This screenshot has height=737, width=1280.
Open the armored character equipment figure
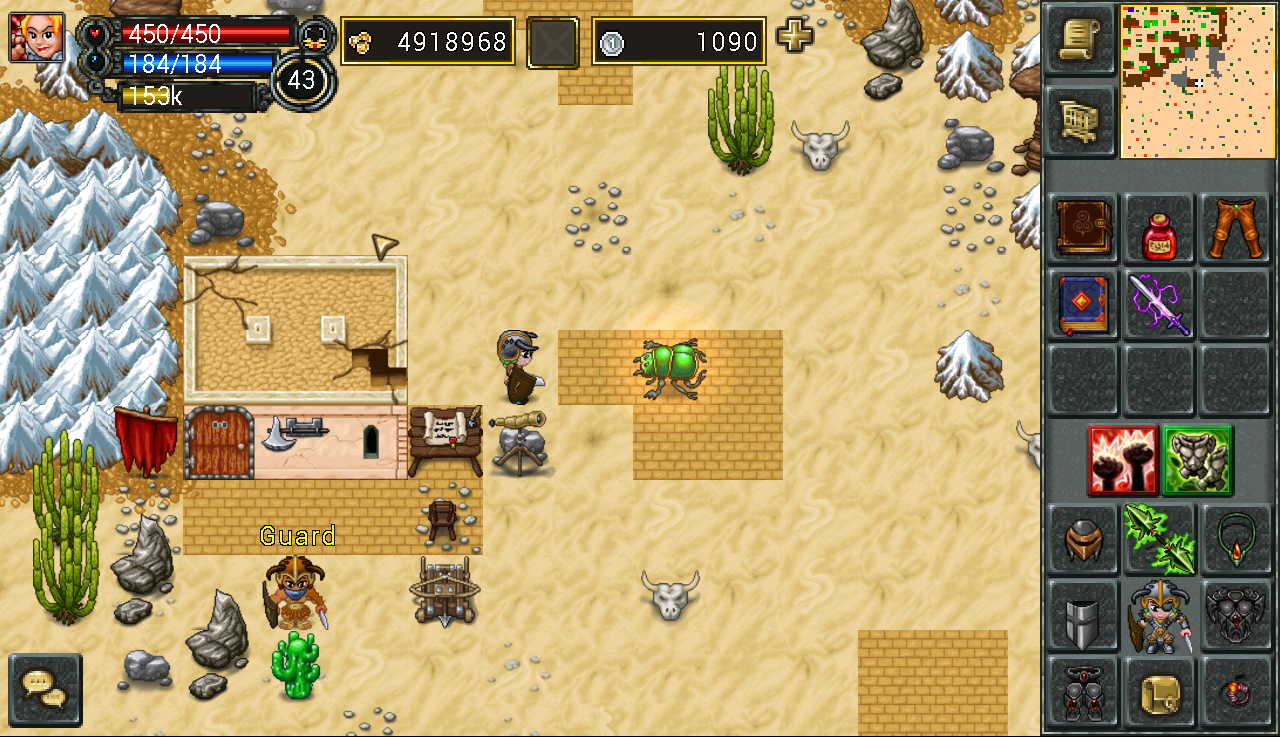pyautogui.click(x=1158, y=615)
